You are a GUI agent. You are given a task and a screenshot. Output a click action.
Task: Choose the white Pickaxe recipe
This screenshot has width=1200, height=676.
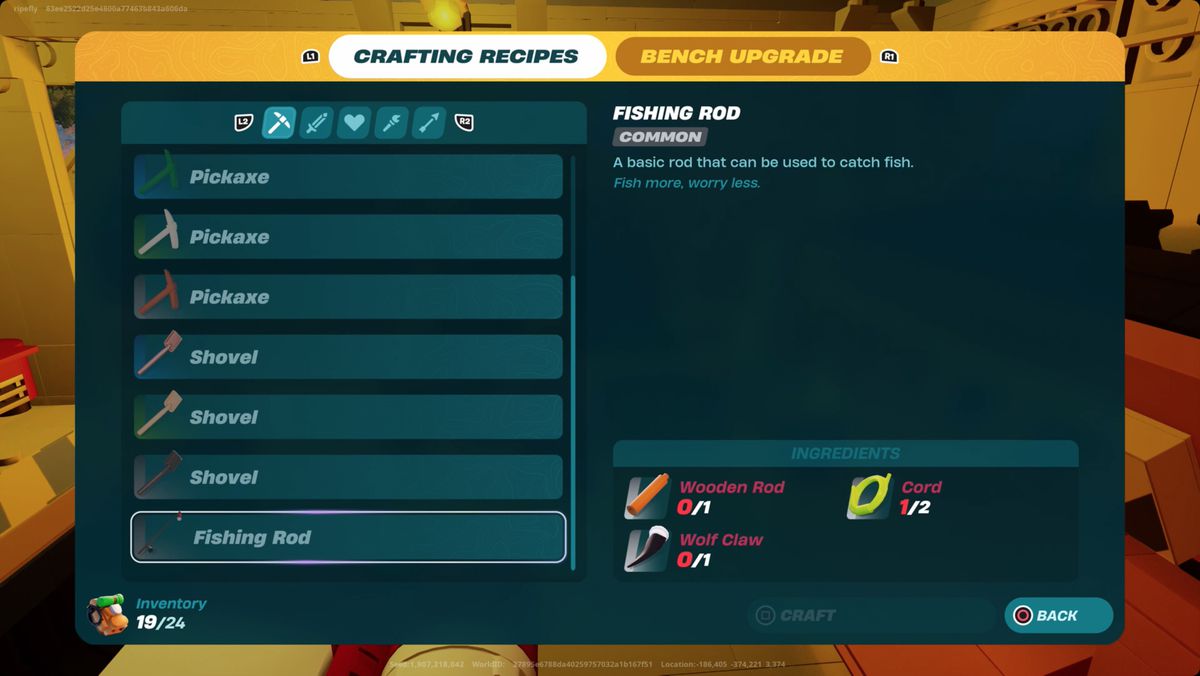[348, 237]
